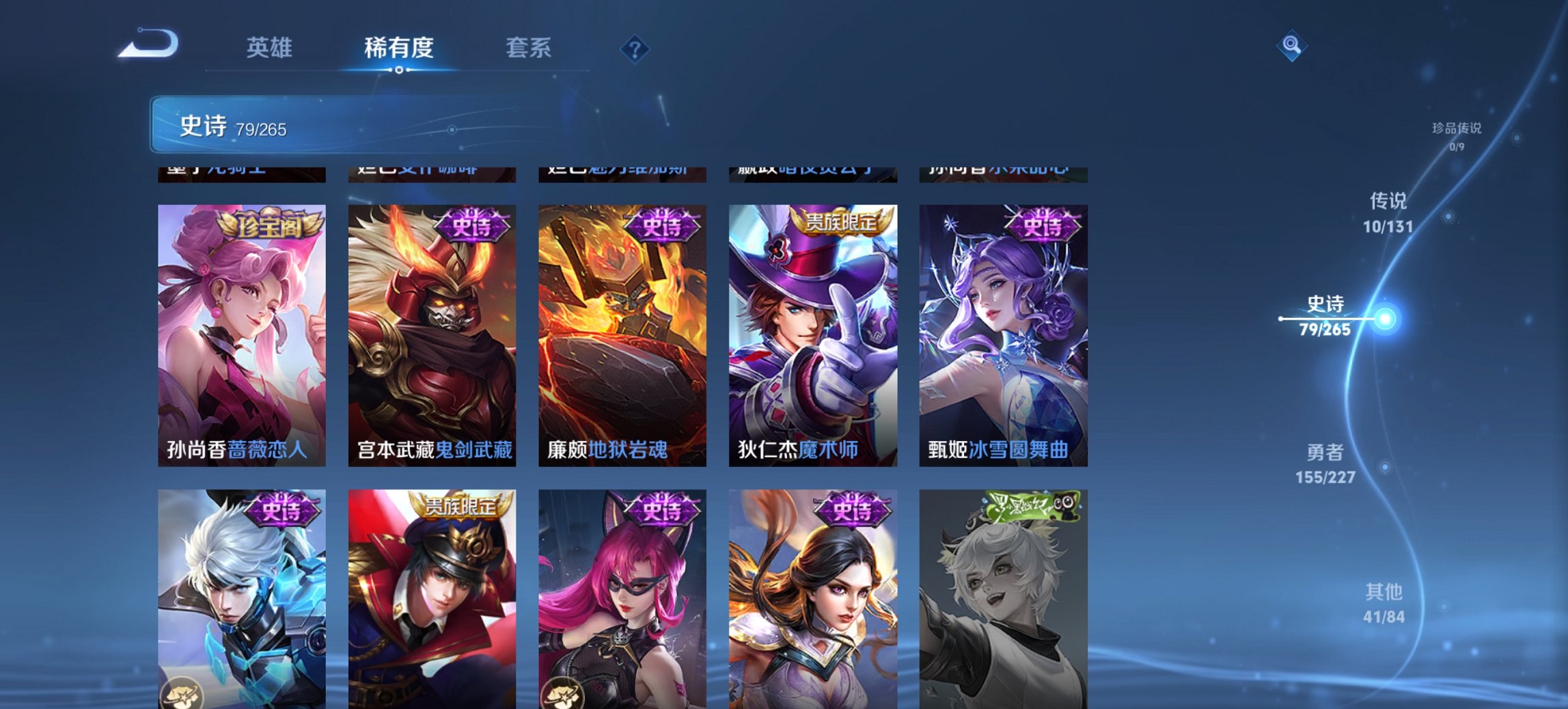The image size is (1568, 709).
Task: Click the question mark help icon
Action: tap(635, 48)
